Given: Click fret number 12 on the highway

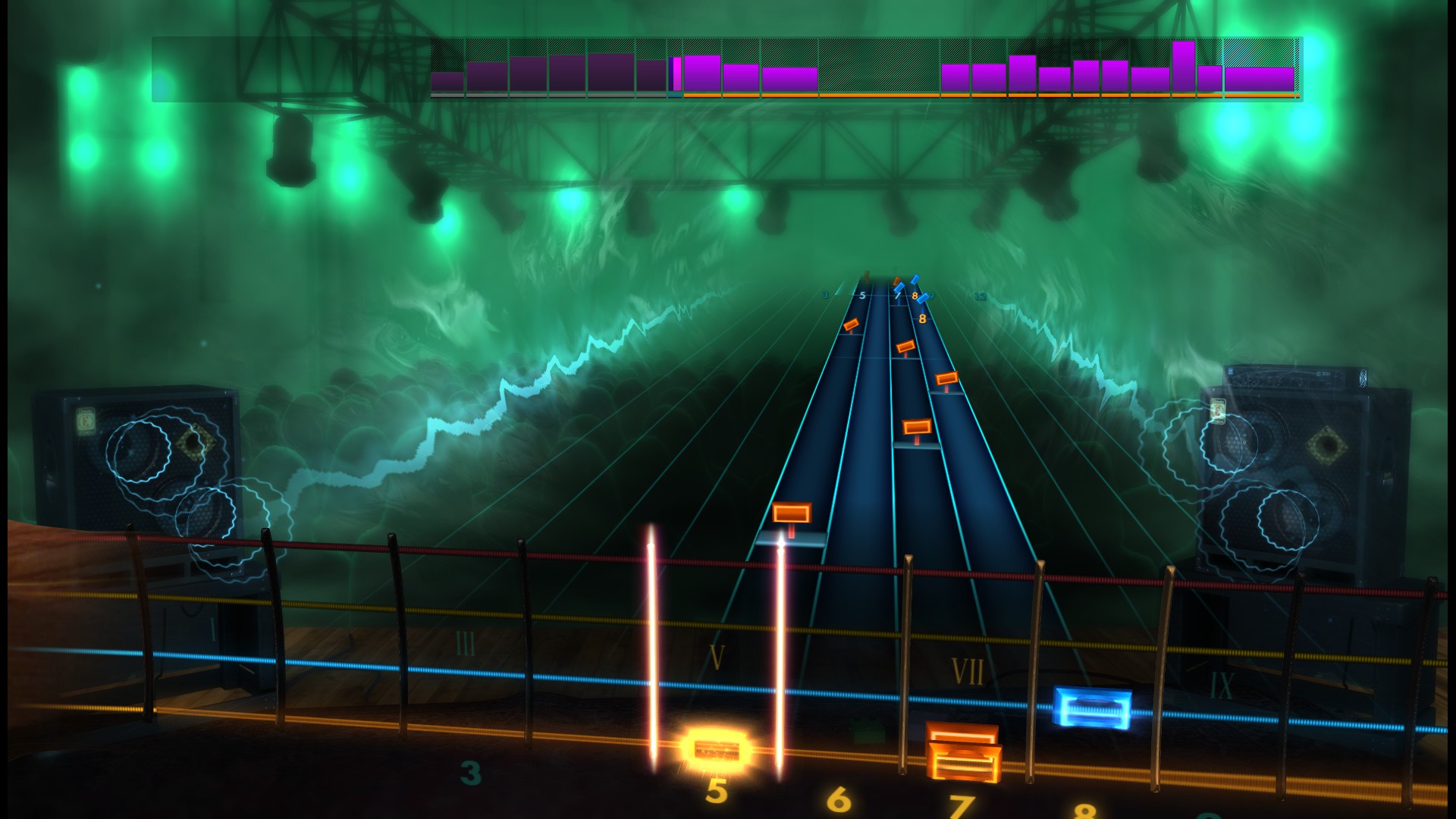Looking at the screenshot, I should (x=981, y=296).
